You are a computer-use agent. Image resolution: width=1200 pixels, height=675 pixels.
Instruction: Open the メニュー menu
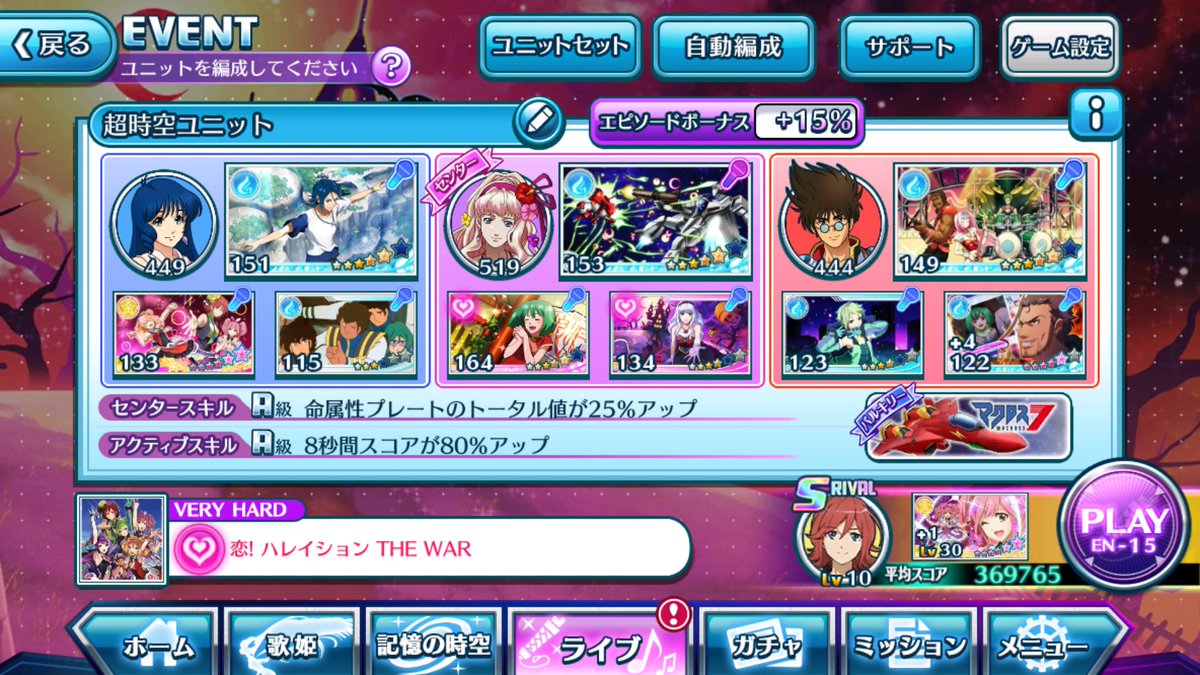pos(1050,646)
